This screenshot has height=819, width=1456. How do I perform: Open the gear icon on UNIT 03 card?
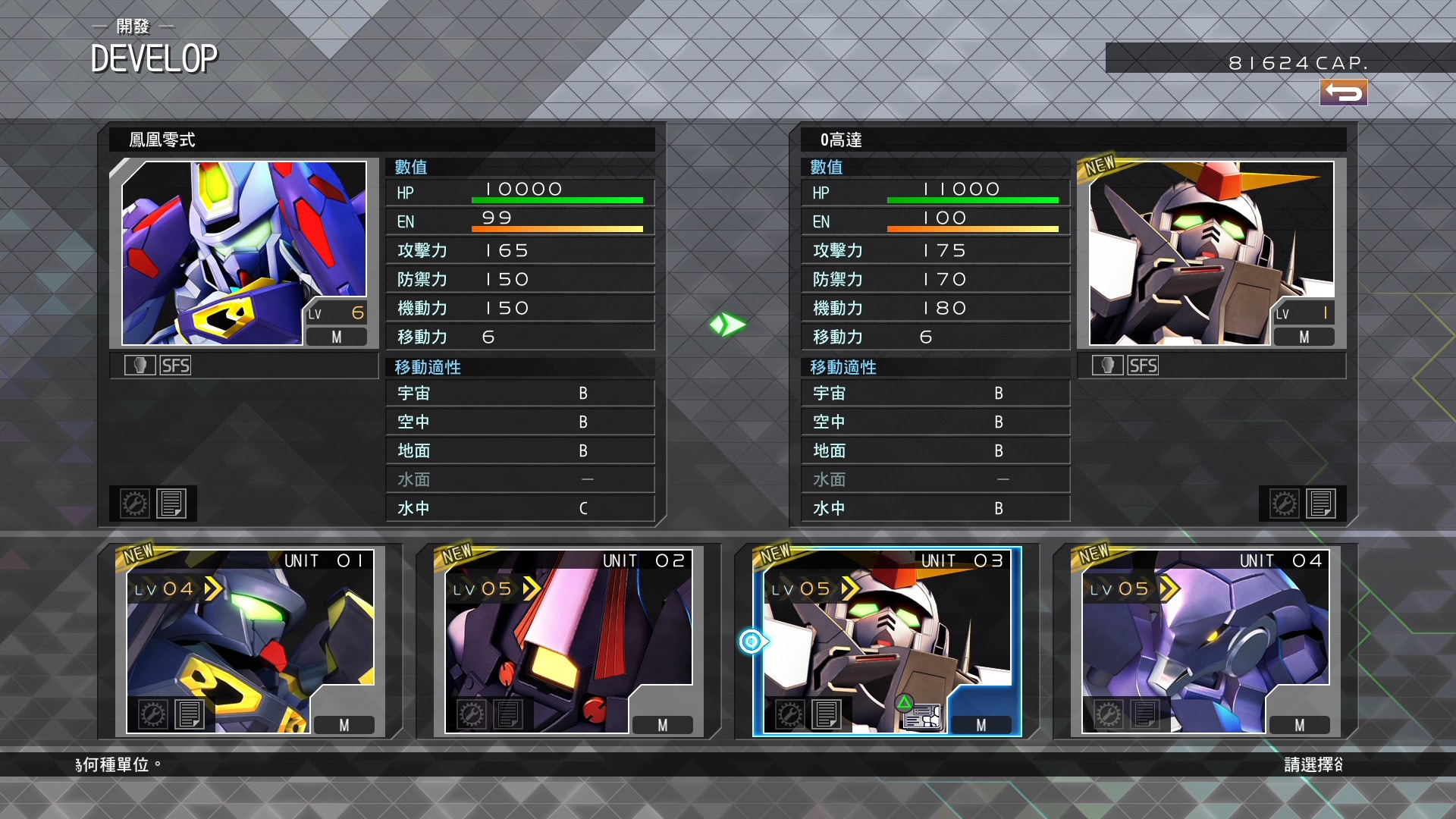coord(789,714)
